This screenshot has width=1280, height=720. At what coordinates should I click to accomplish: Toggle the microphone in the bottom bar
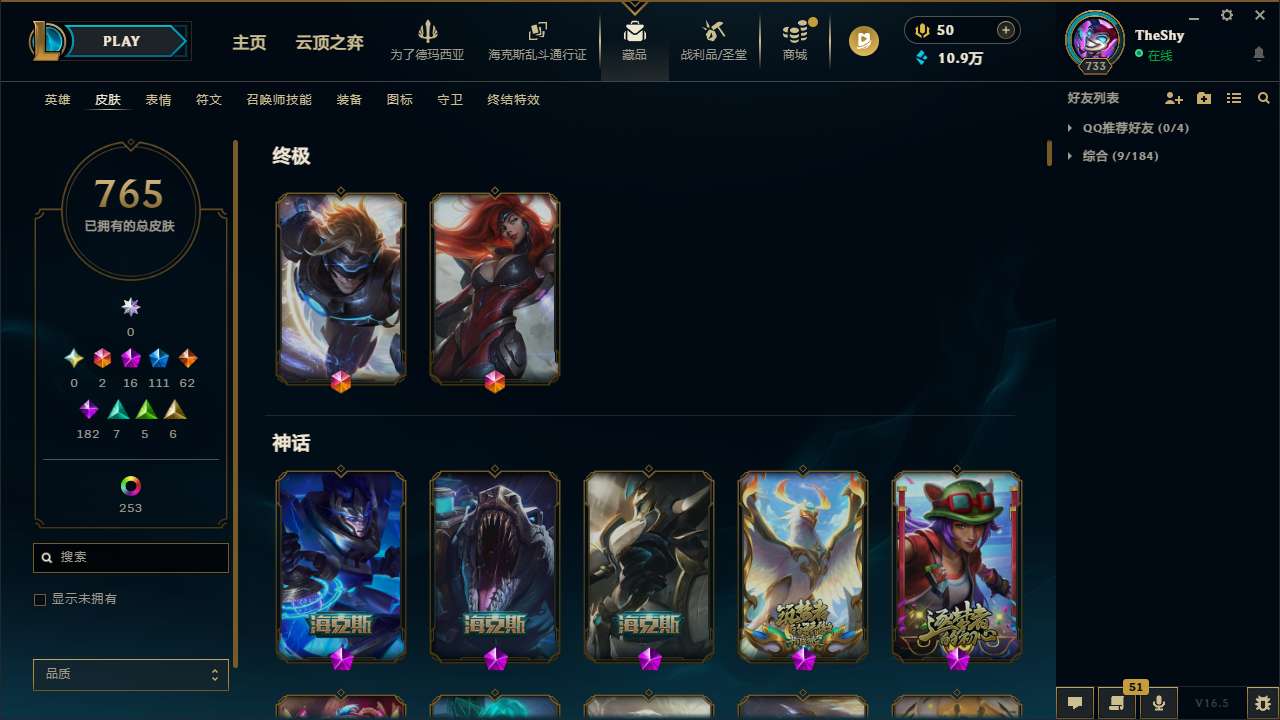[1158, 702]
